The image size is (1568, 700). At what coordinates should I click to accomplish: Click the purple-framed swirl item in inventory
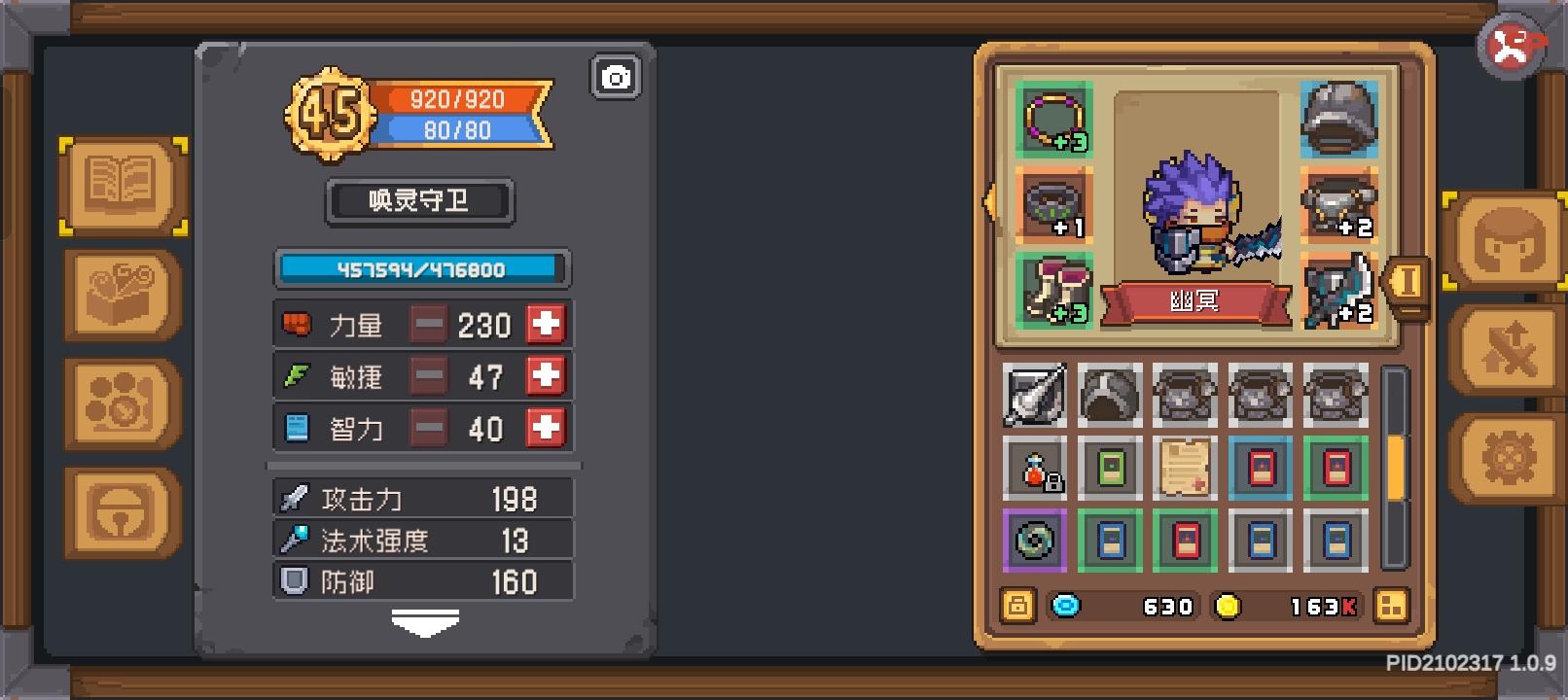[x=1034, y=541]
